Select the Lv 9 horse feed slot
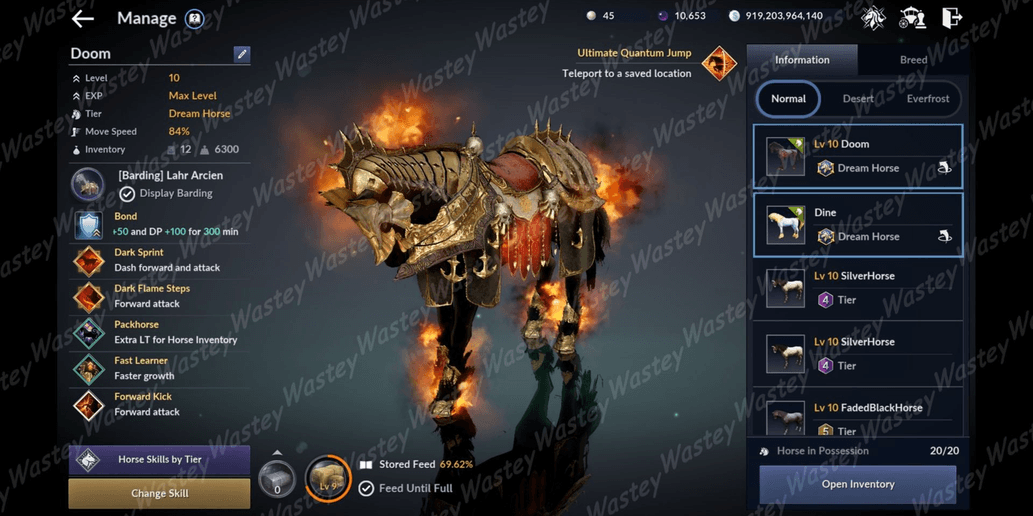The width and height of the screenshot is (1033, 516). 327,478
